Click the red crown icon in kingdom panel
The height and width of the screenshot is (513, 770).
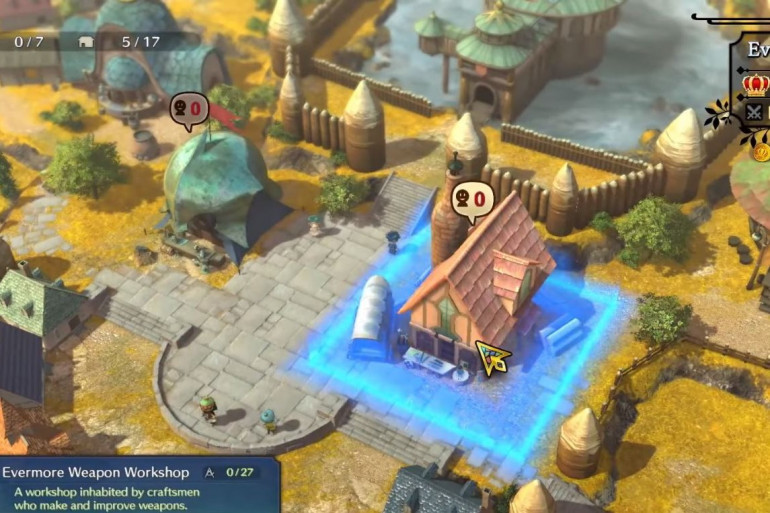tap(756, 83)
